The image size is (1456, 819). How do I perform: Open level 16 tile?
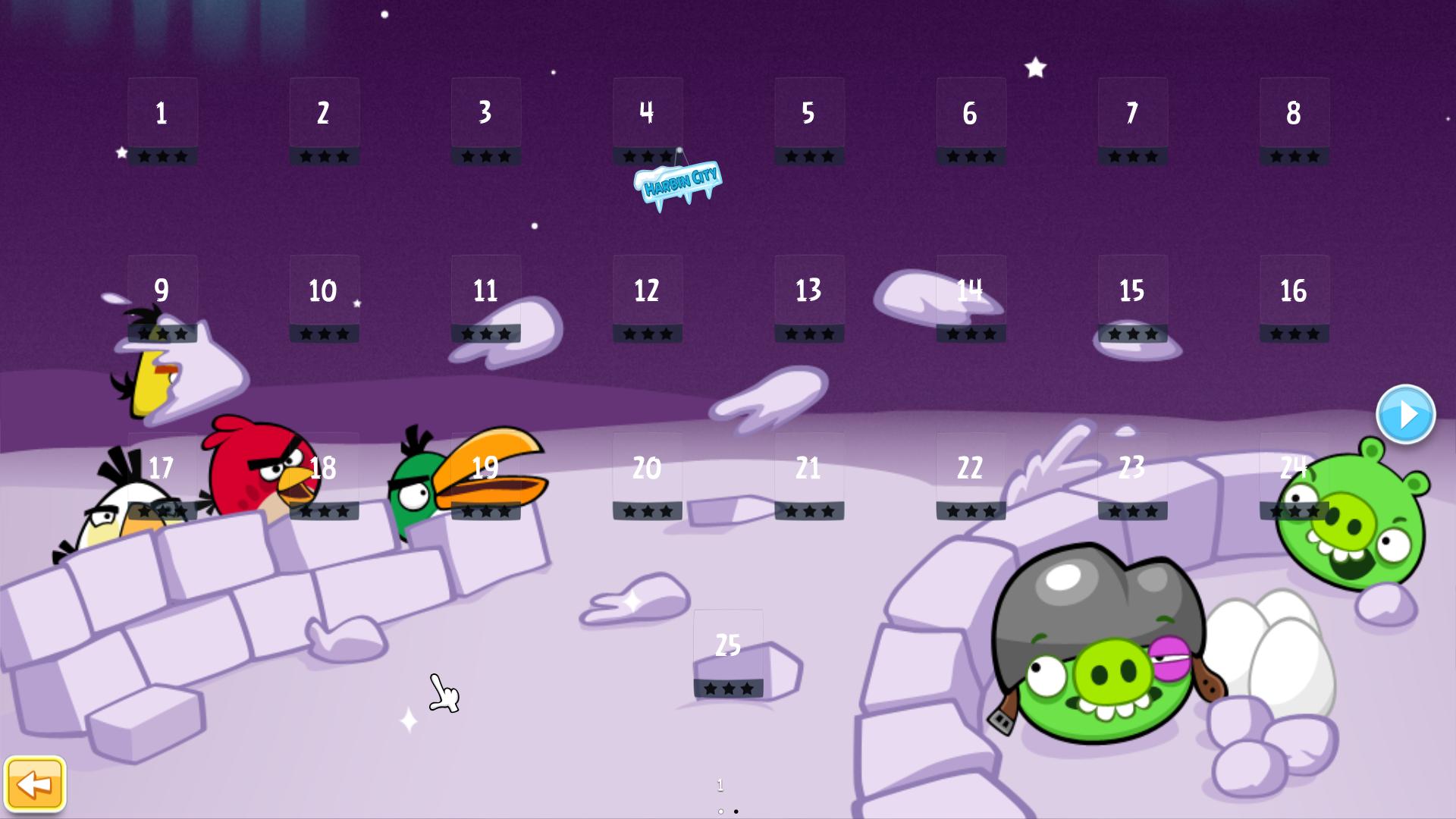1294,297
